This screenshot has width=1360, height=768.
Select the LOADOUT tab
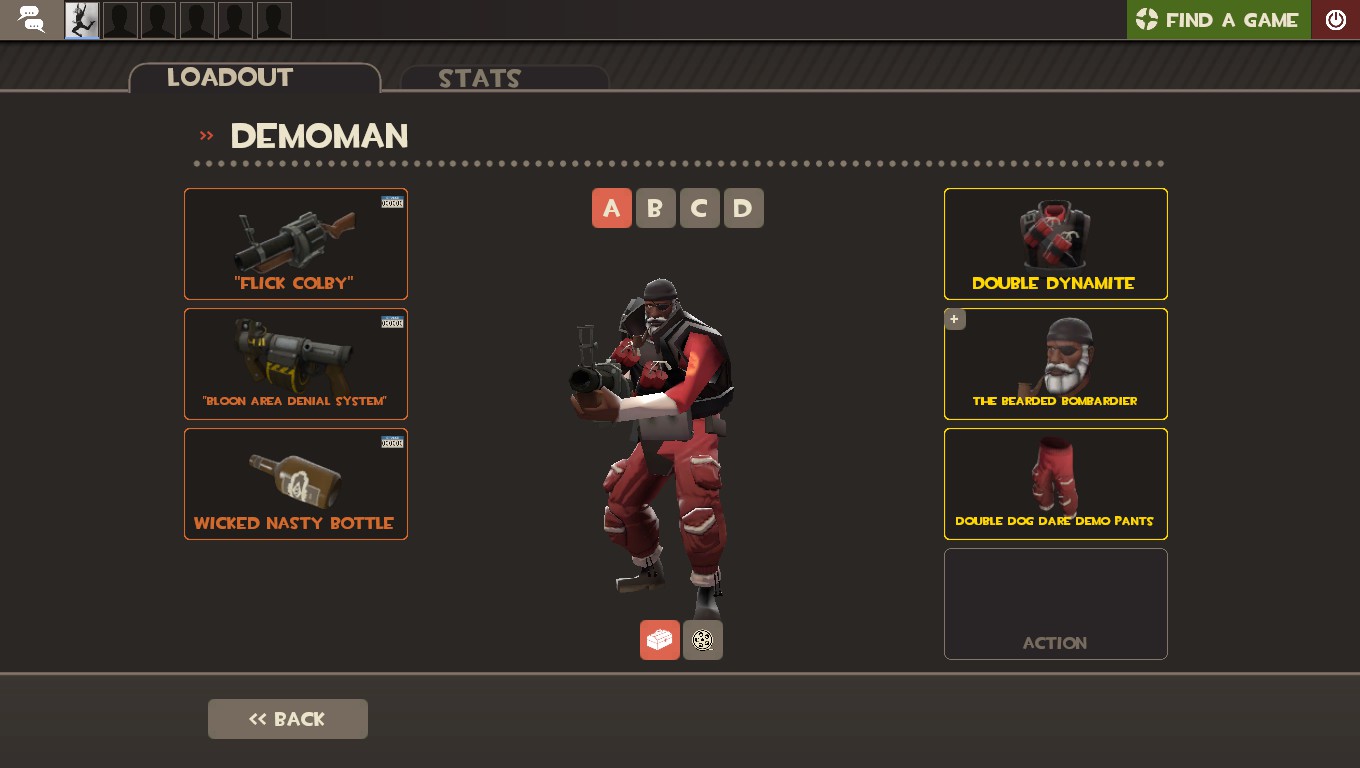coord(229,78)
